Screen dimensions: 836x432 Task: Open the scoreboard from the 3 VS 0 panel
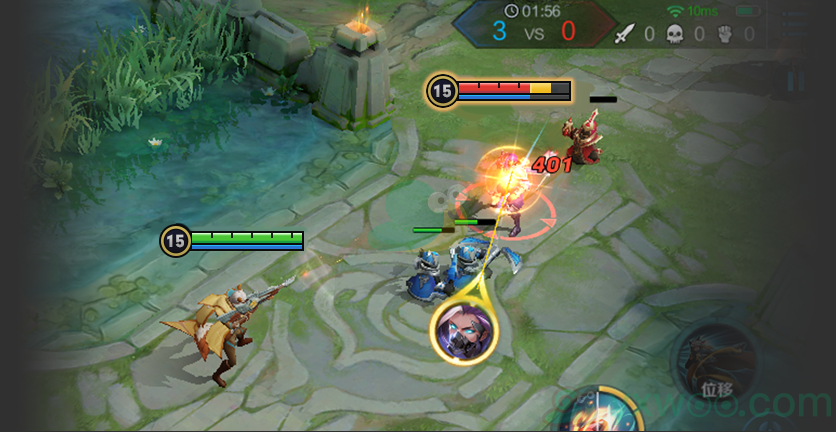(x=533, y=30)
